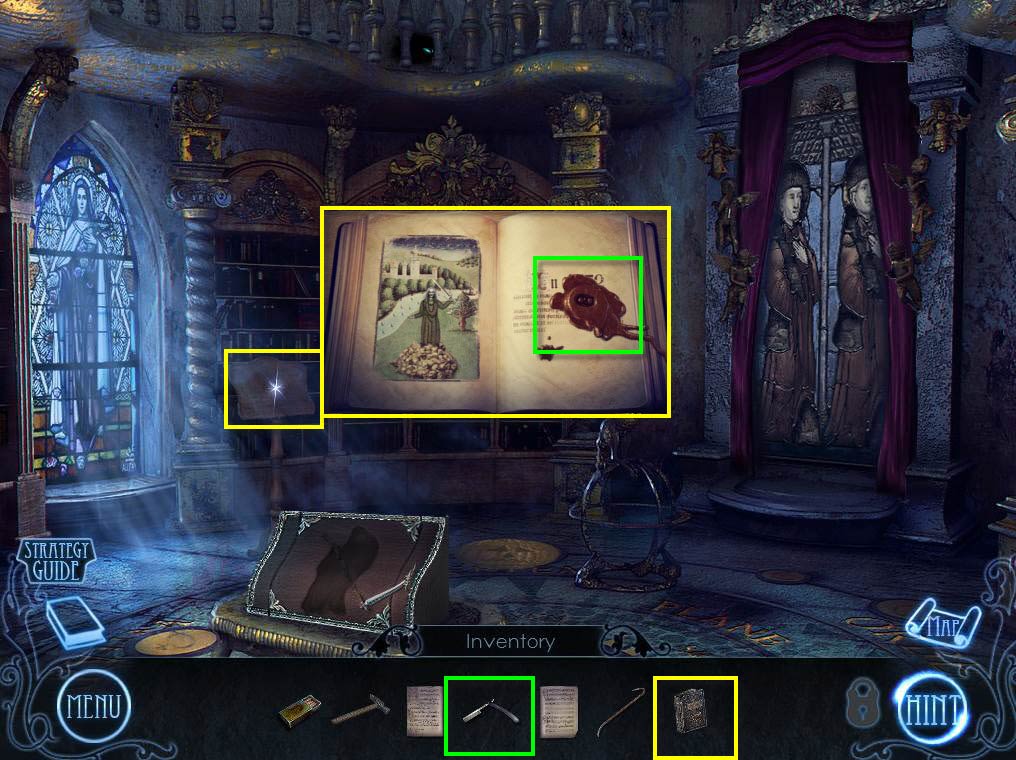
Task: Select the matchbox in inventory
Action: tap(299, 713)
